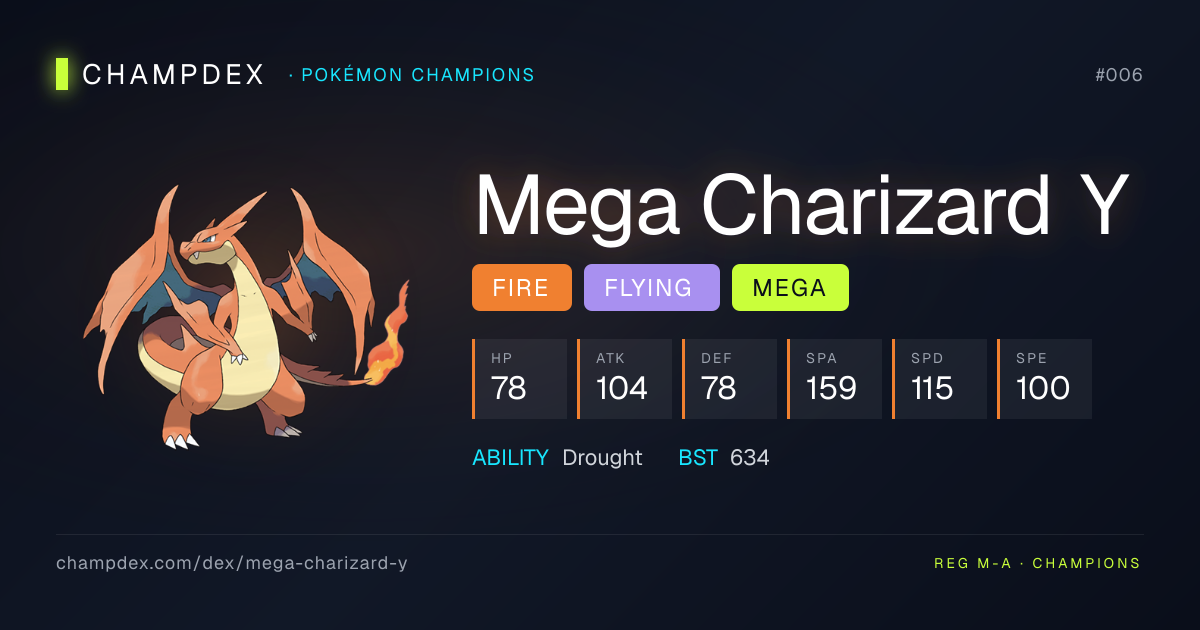
Task: Select the FLYING type badge
Action: point(651,288)
